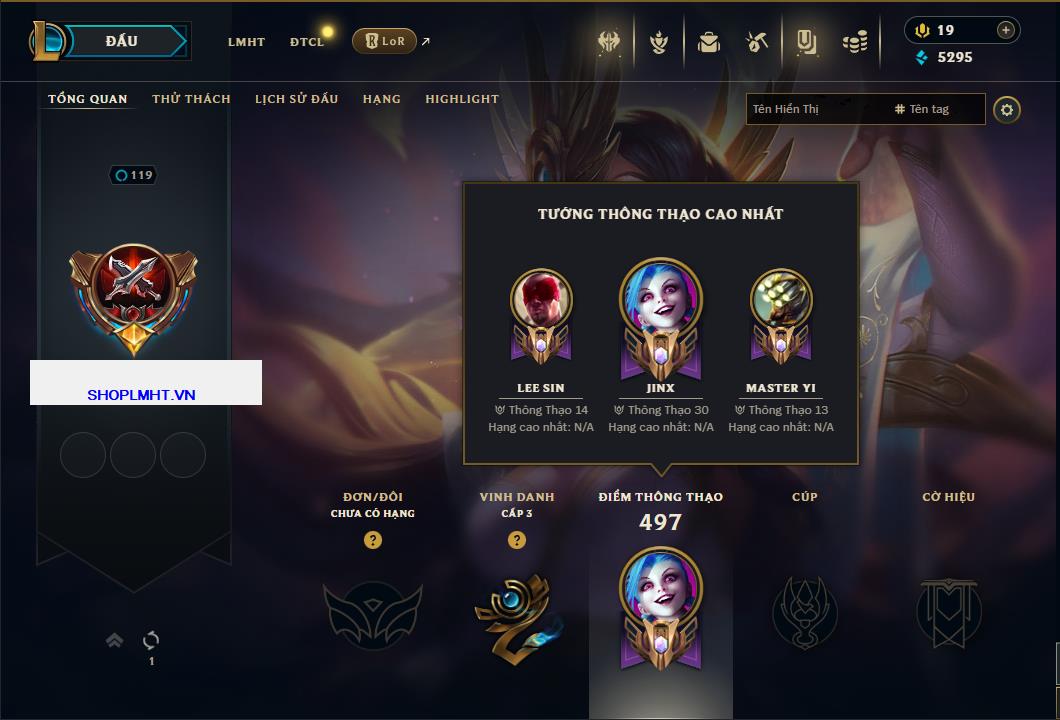Screen dimensions: 1060x720
Task: Click the Tên Hiển Thị search field
Action: 815,109
